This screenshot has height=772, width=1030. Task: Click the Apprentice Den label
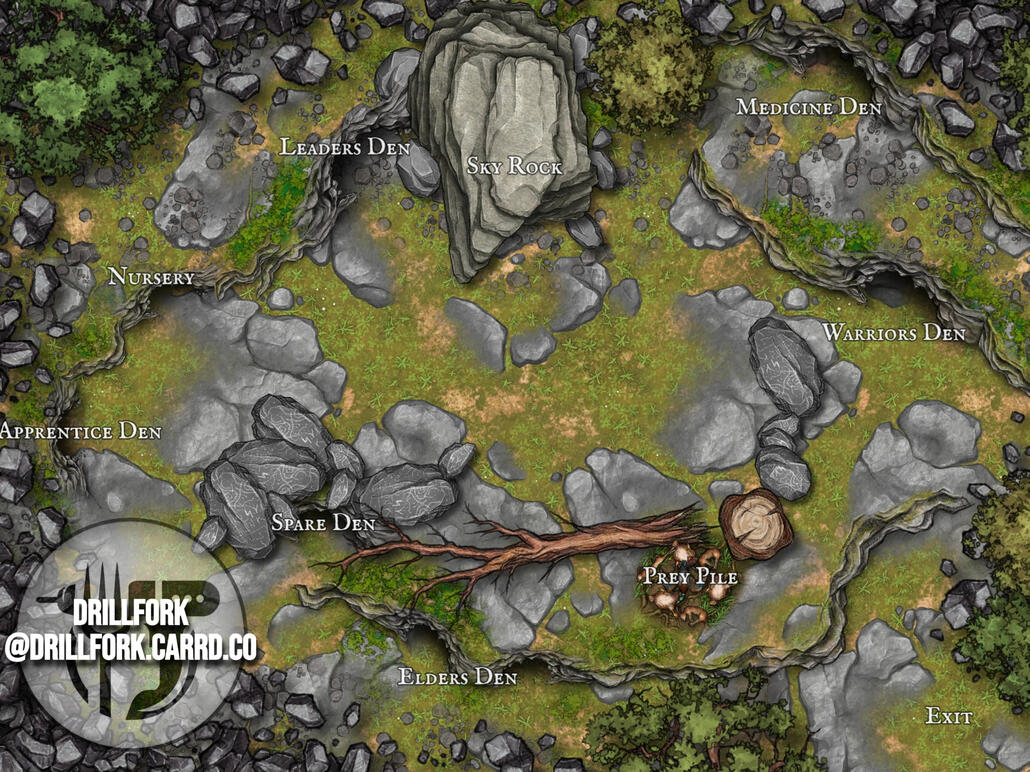click(80, 431)
